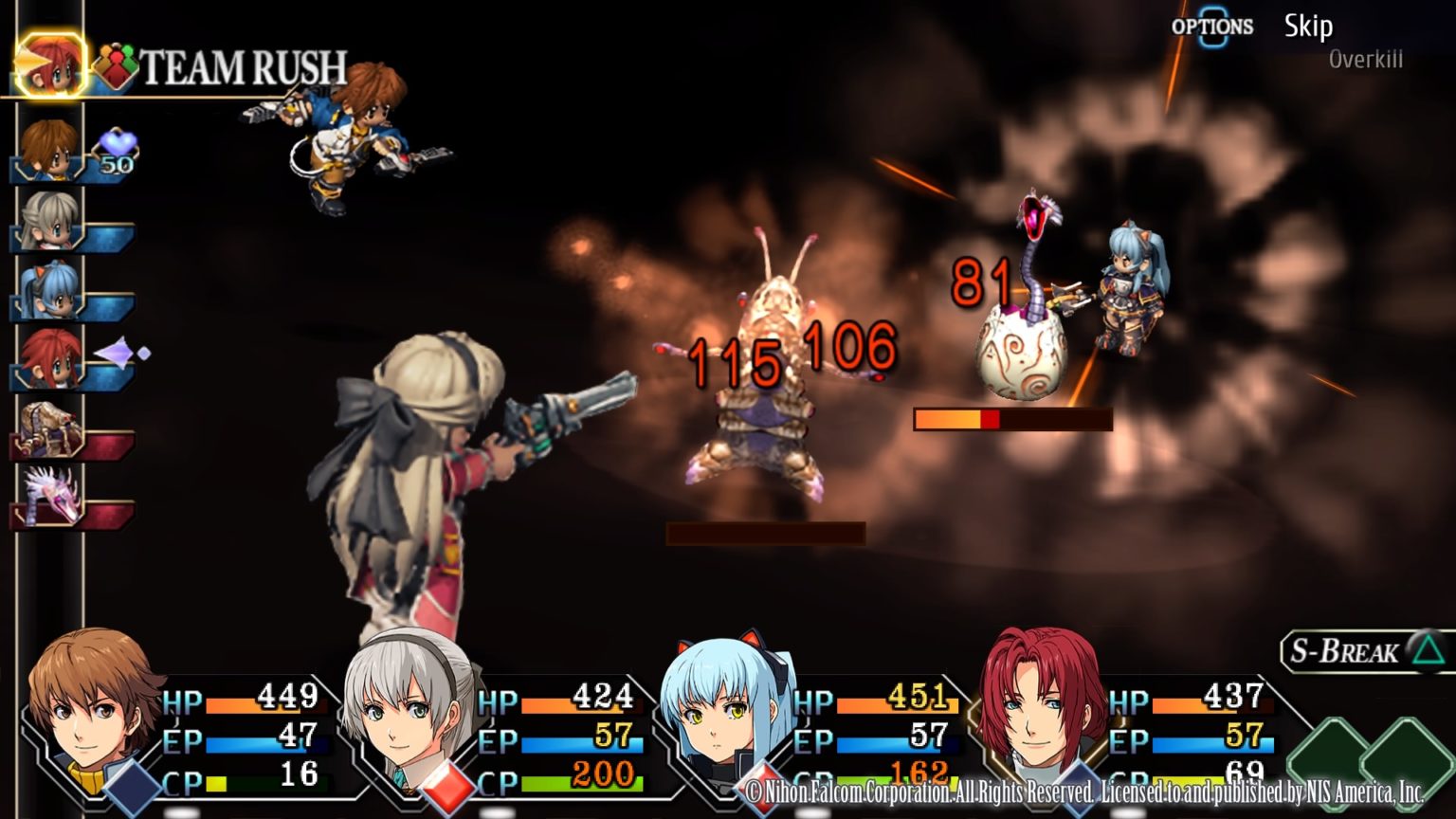Image resolution: width=1456 pixels, height=819 pixels.
Task: Click Randy's turn-order icon with the crystal bonus
Action: click(49, 360)
